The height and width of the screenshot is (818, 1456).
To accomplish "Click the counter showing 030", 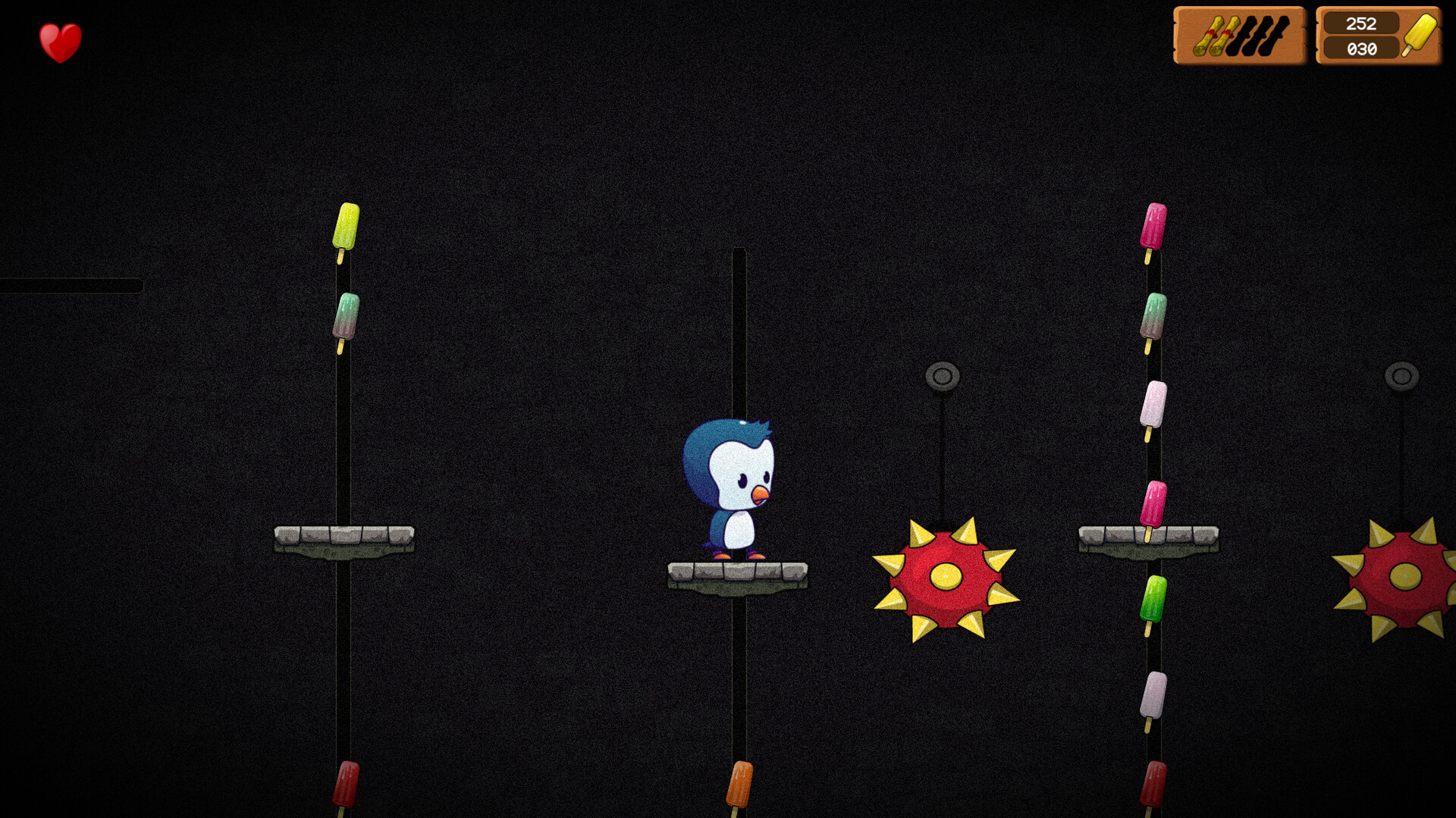I will coord(1361,49).
